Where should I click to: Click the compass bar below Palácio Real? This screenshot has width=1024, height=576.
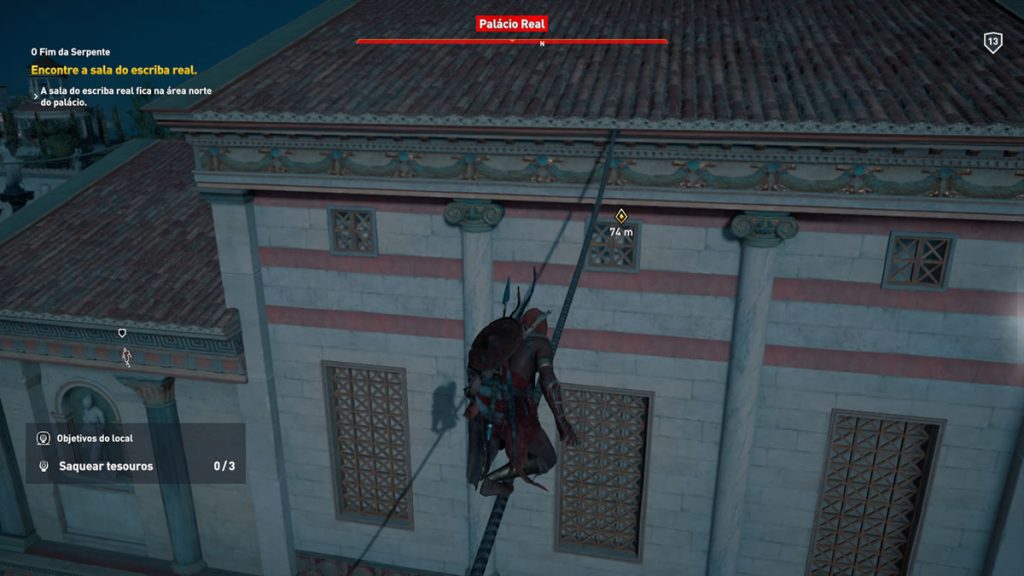[x=511, y=42]
